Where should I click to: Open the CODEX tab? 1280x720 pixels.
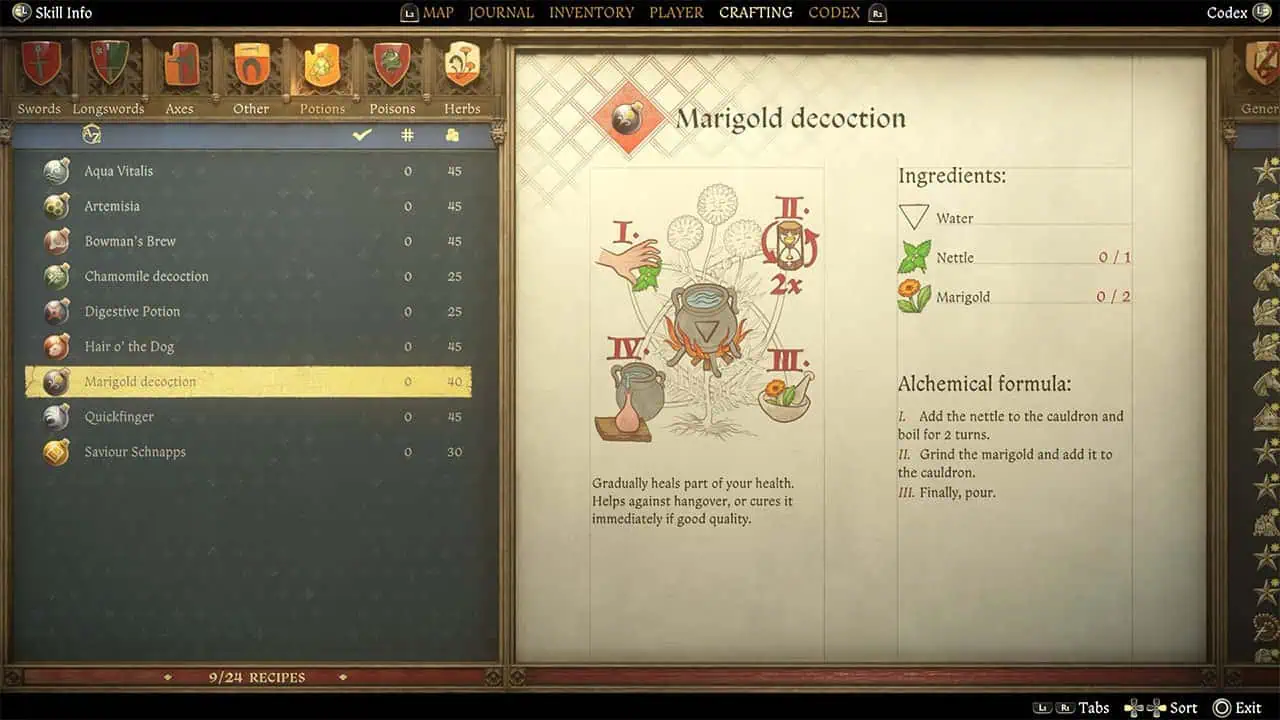[834, 13]
